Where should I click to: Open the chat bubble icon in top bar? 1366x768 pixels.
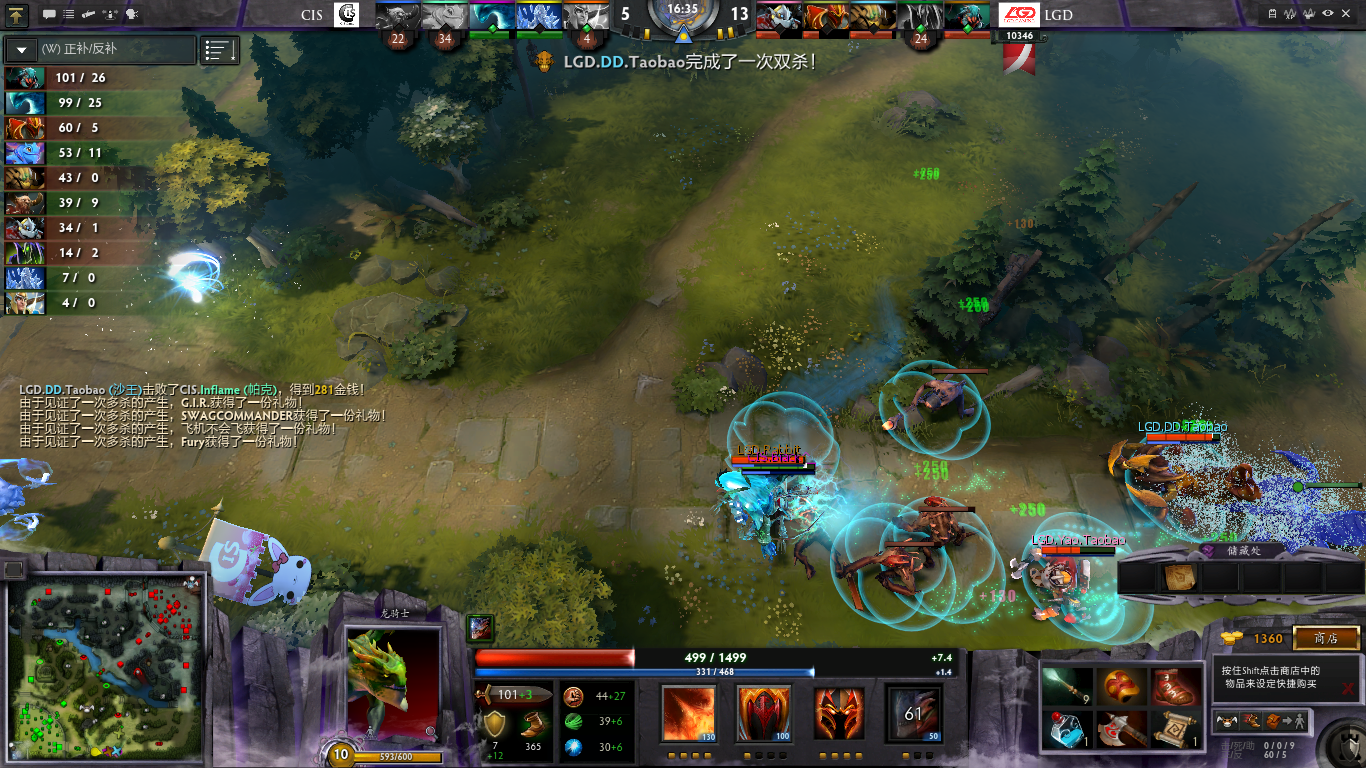click(x=49, y=14)
